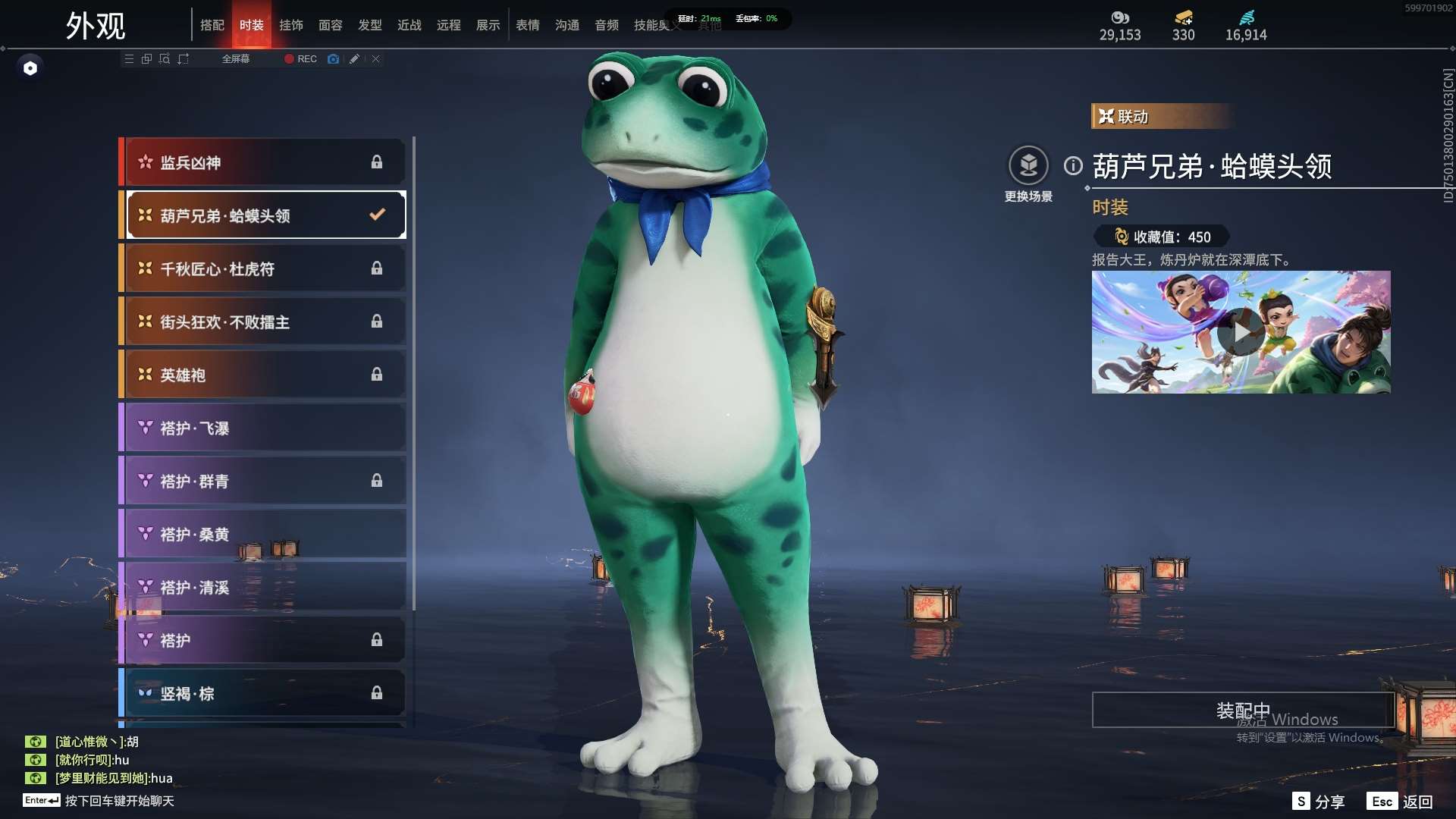Click the 装配中 equip button

coord(1242,710)
